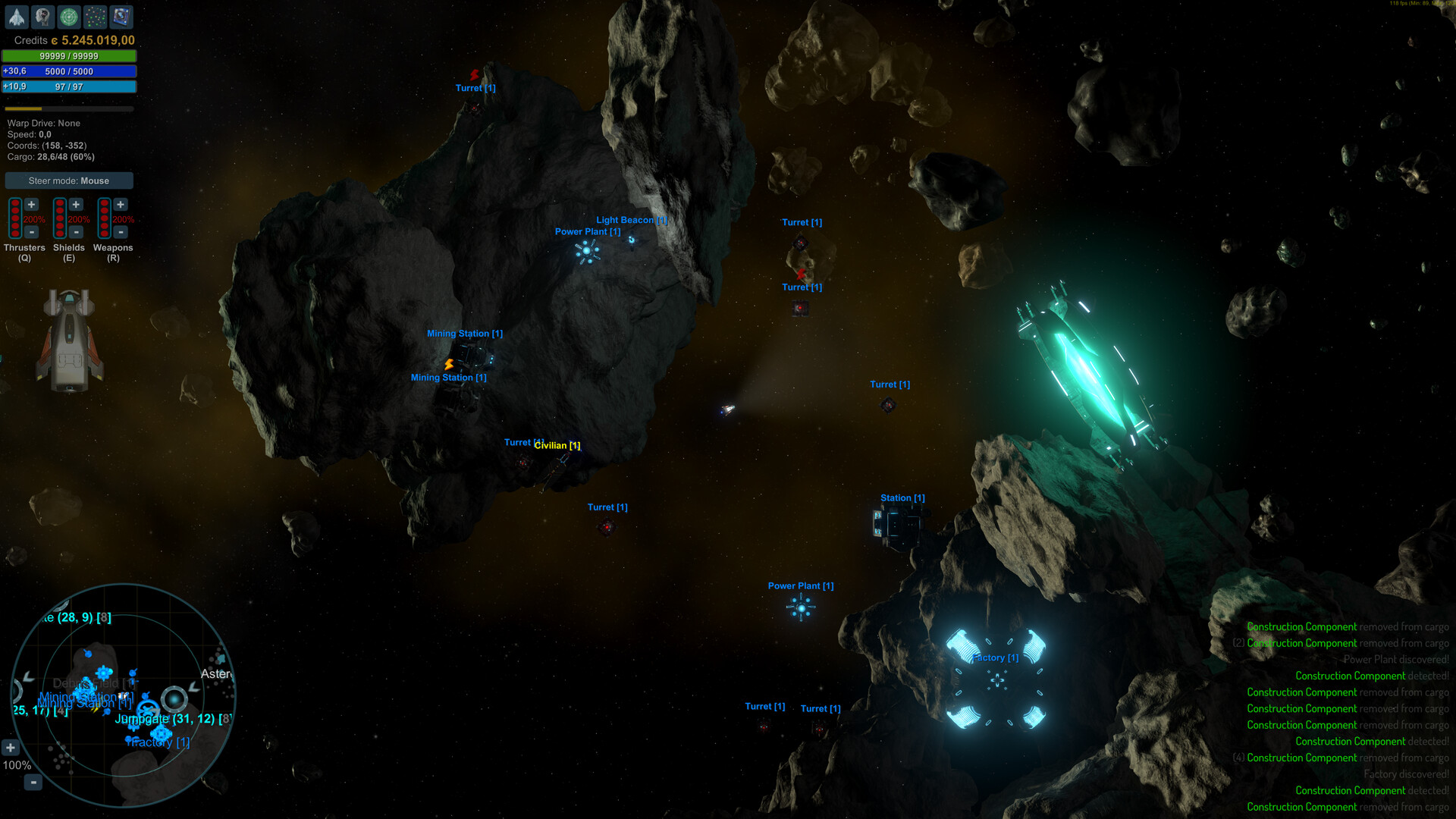Open the star field map icon

click(x=95, y=17)
